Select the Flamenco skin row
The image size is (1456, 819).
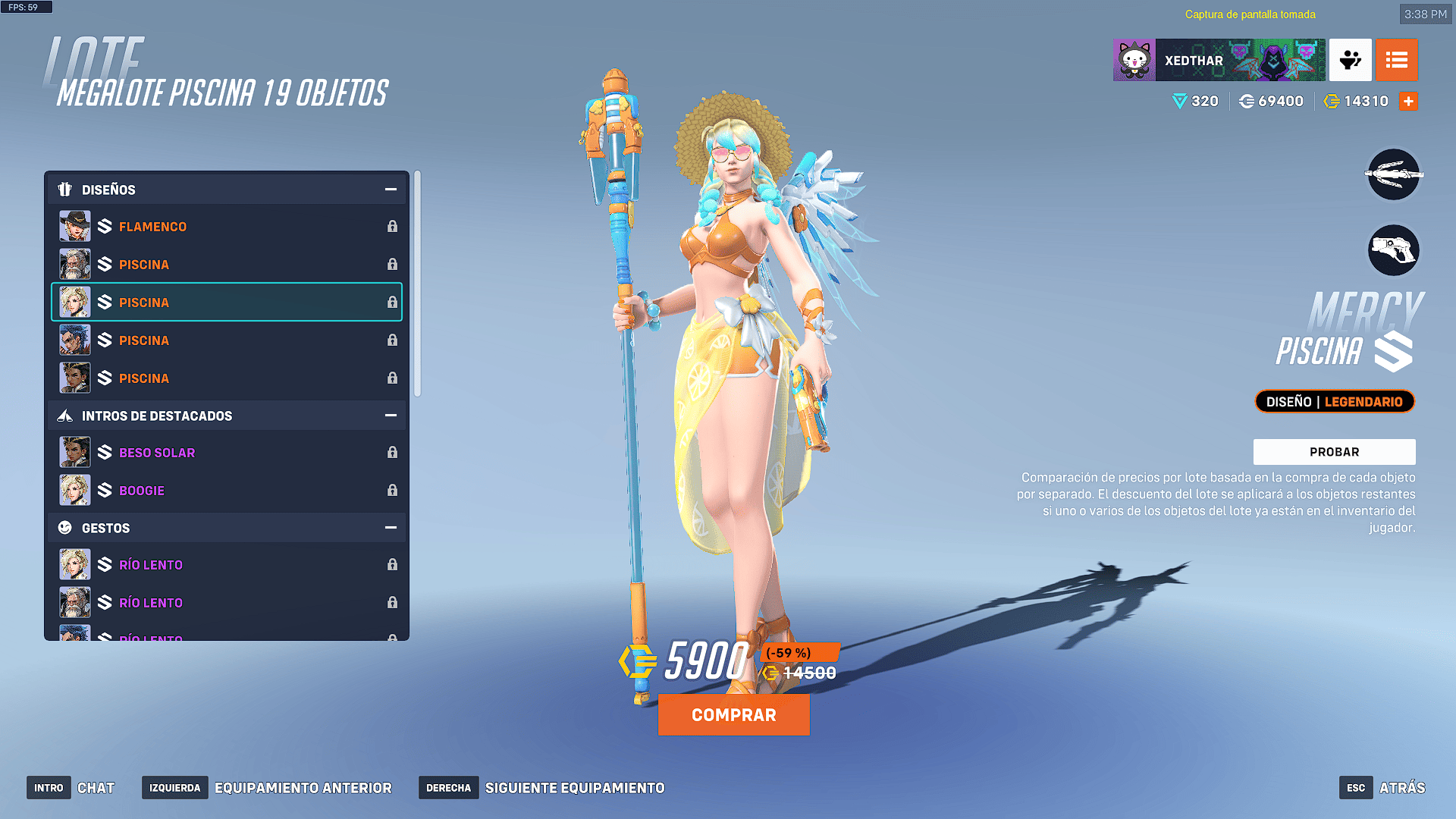227,227
